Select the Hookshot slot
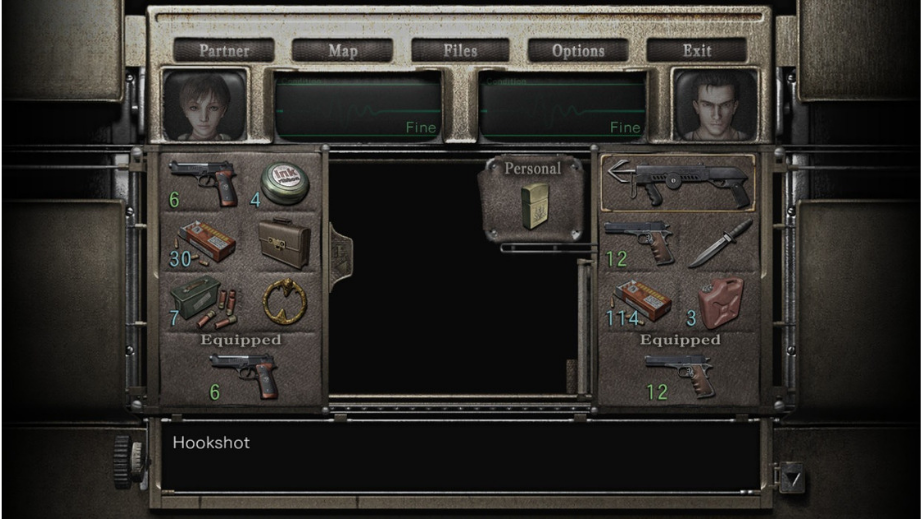 pyautogui.click(x=678, y=183)
